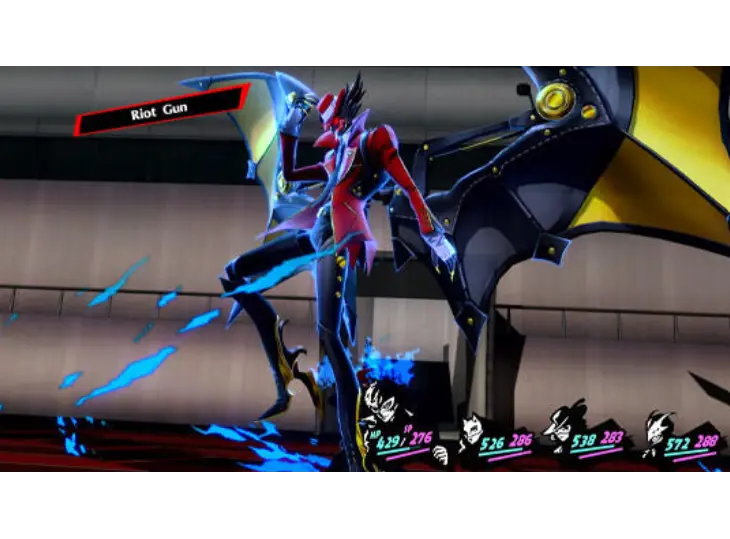Select Joker's party portrait with 429 HP
This screenshot has height=539, width=730.
click(379, 404)
